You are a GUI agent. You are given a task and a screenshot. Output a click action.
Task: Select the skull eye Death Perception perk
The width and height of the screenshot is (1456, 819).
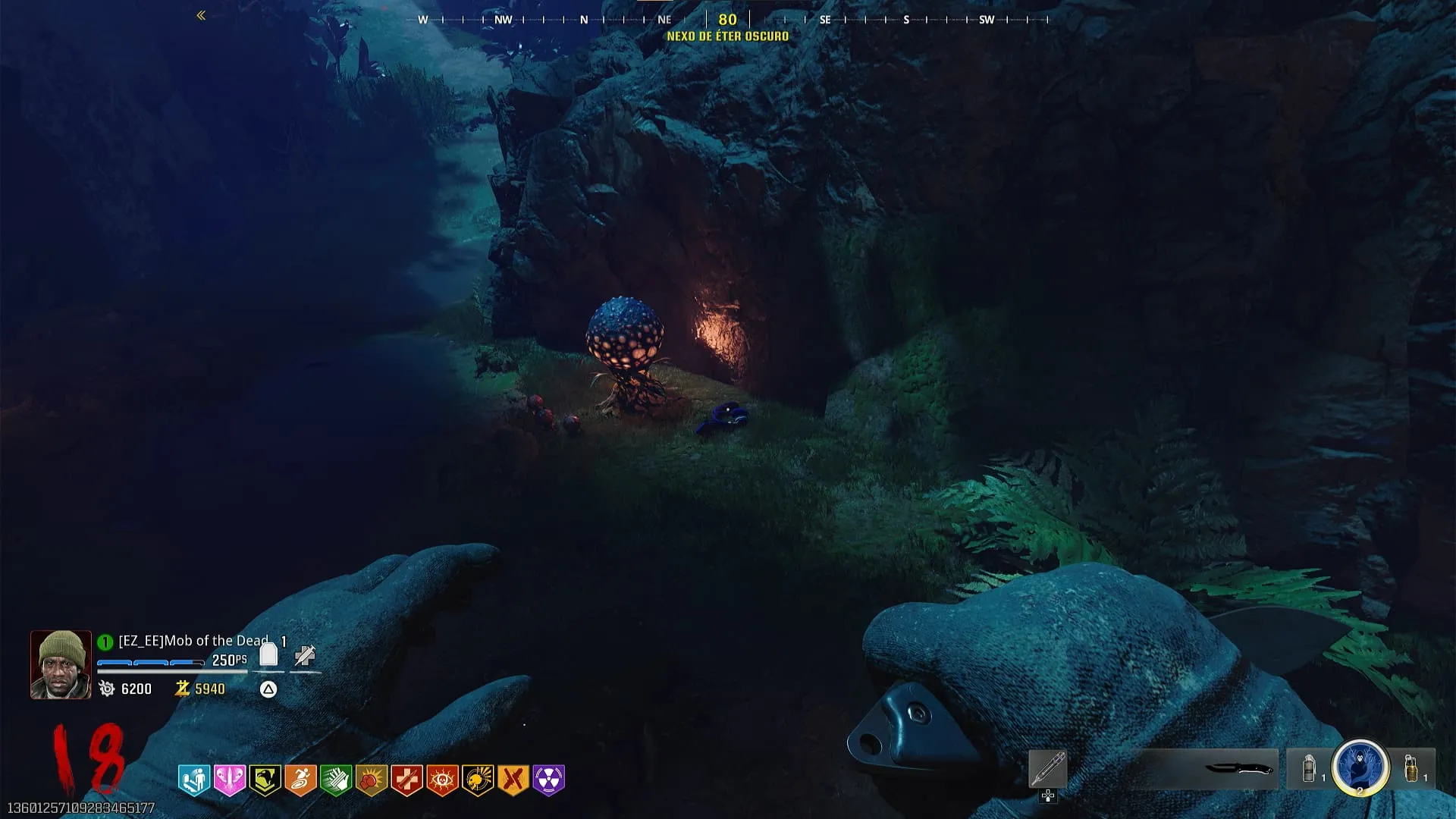point(442,780)
